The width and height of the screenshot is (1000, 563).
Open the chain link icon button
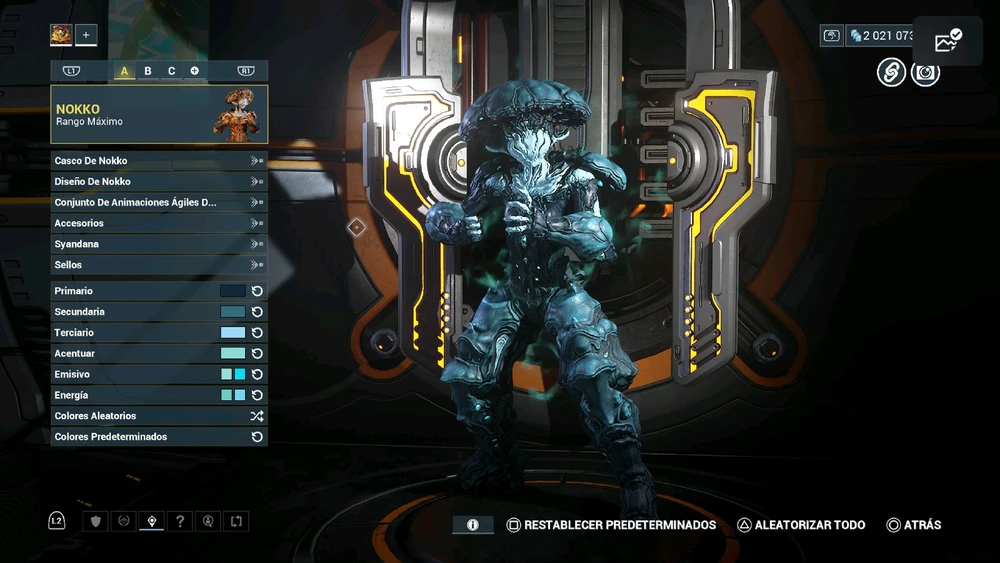point(891,72)
